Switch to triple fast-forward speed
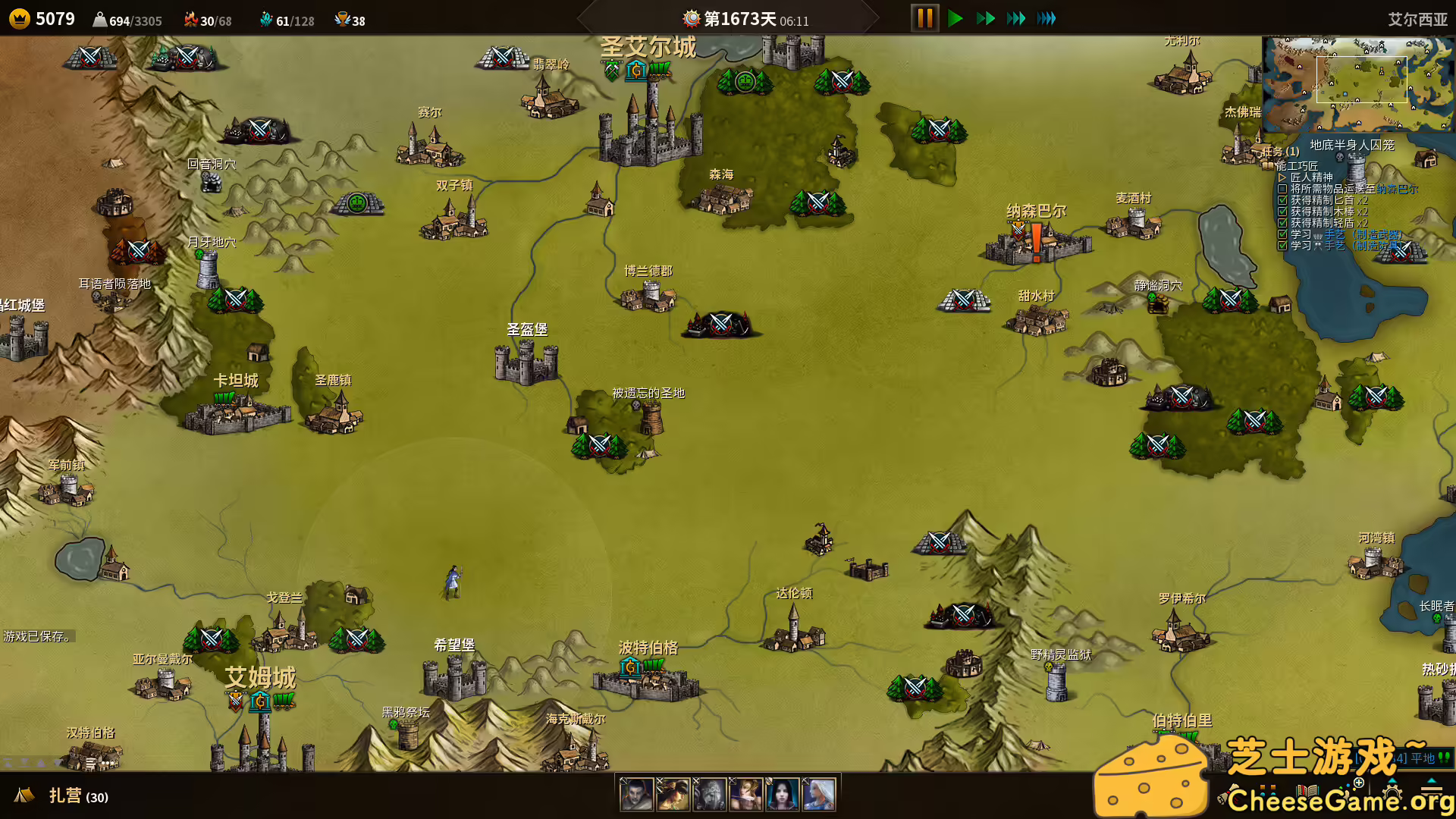The height and width of the screenshot is (819, 1456). (x=1016, y=18)
